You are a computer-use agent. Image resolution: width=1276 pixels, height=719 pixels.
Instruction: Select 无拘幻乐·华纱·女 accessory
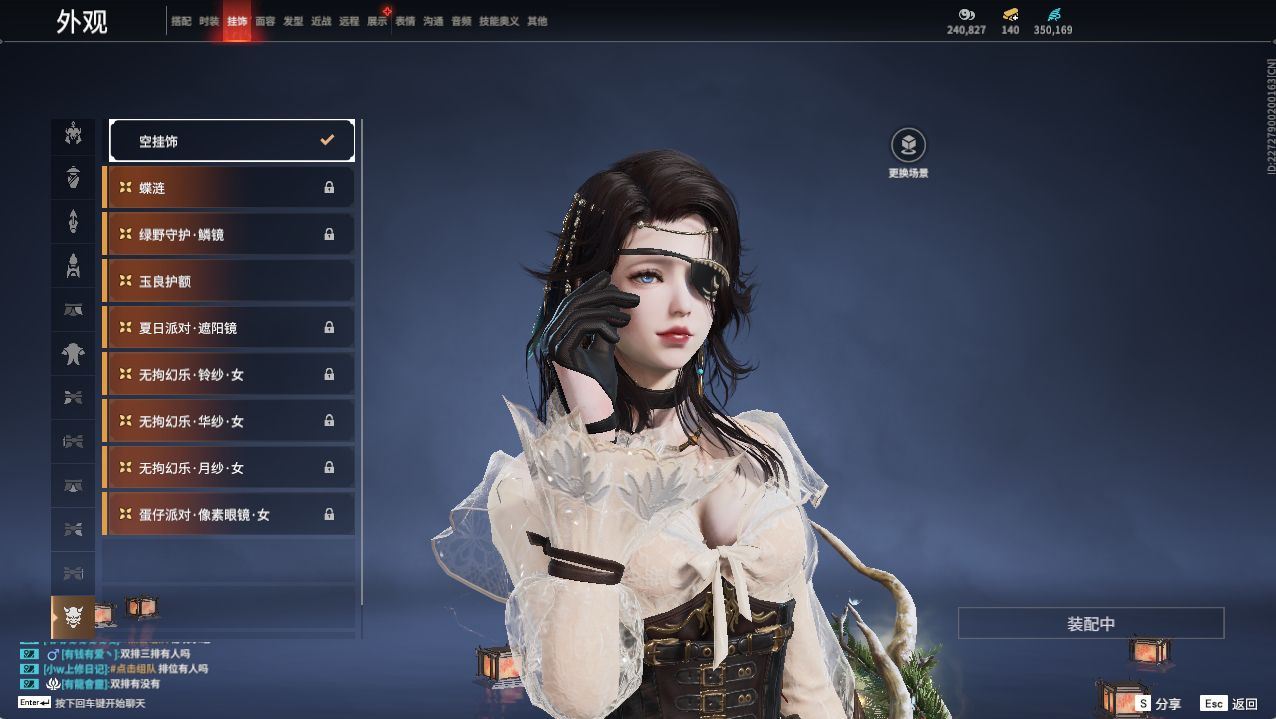[x=229, y=421]
